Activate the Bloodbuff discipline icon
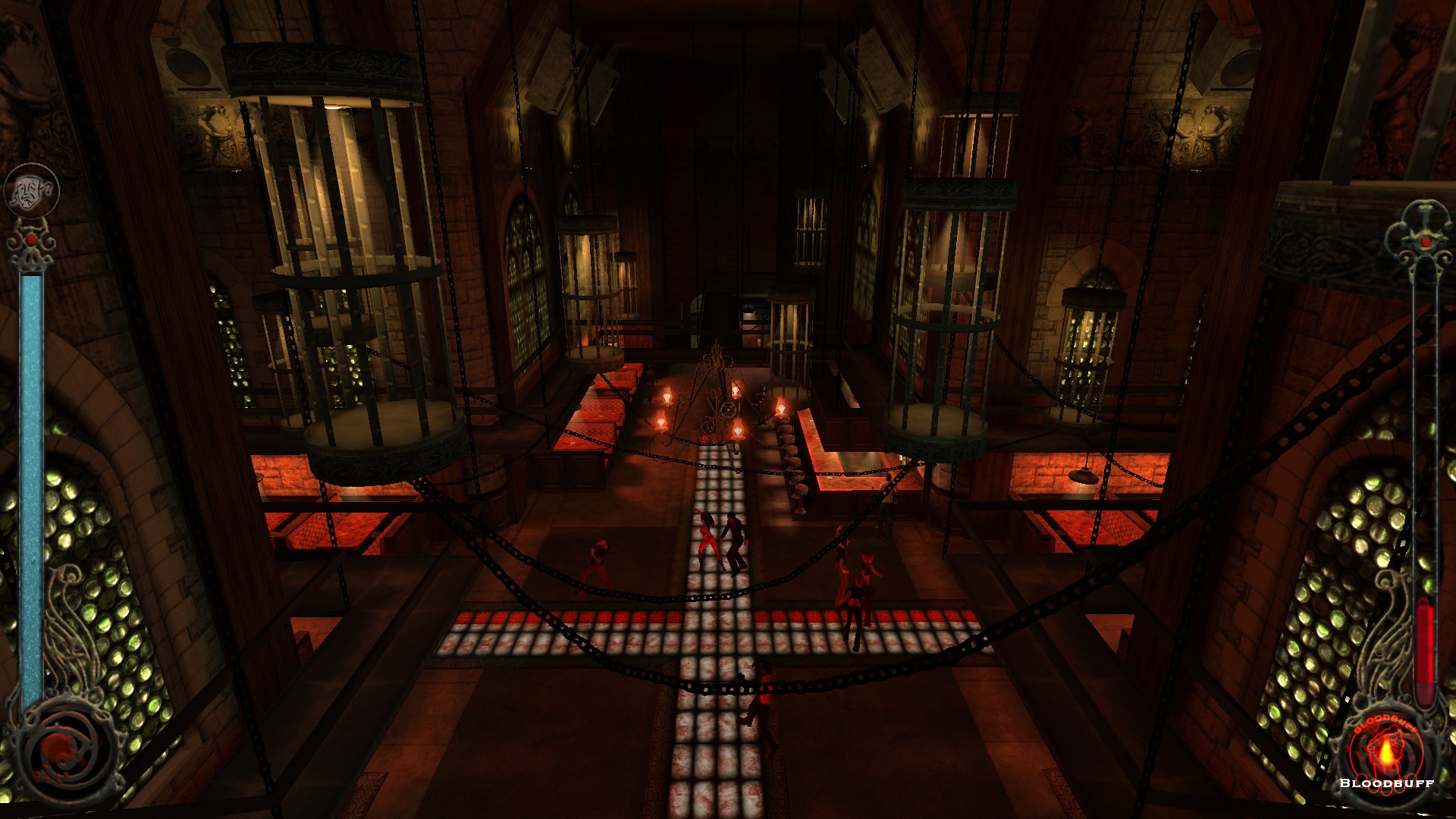This screenshot has width=1456, height=819. tap(1385, 752)
